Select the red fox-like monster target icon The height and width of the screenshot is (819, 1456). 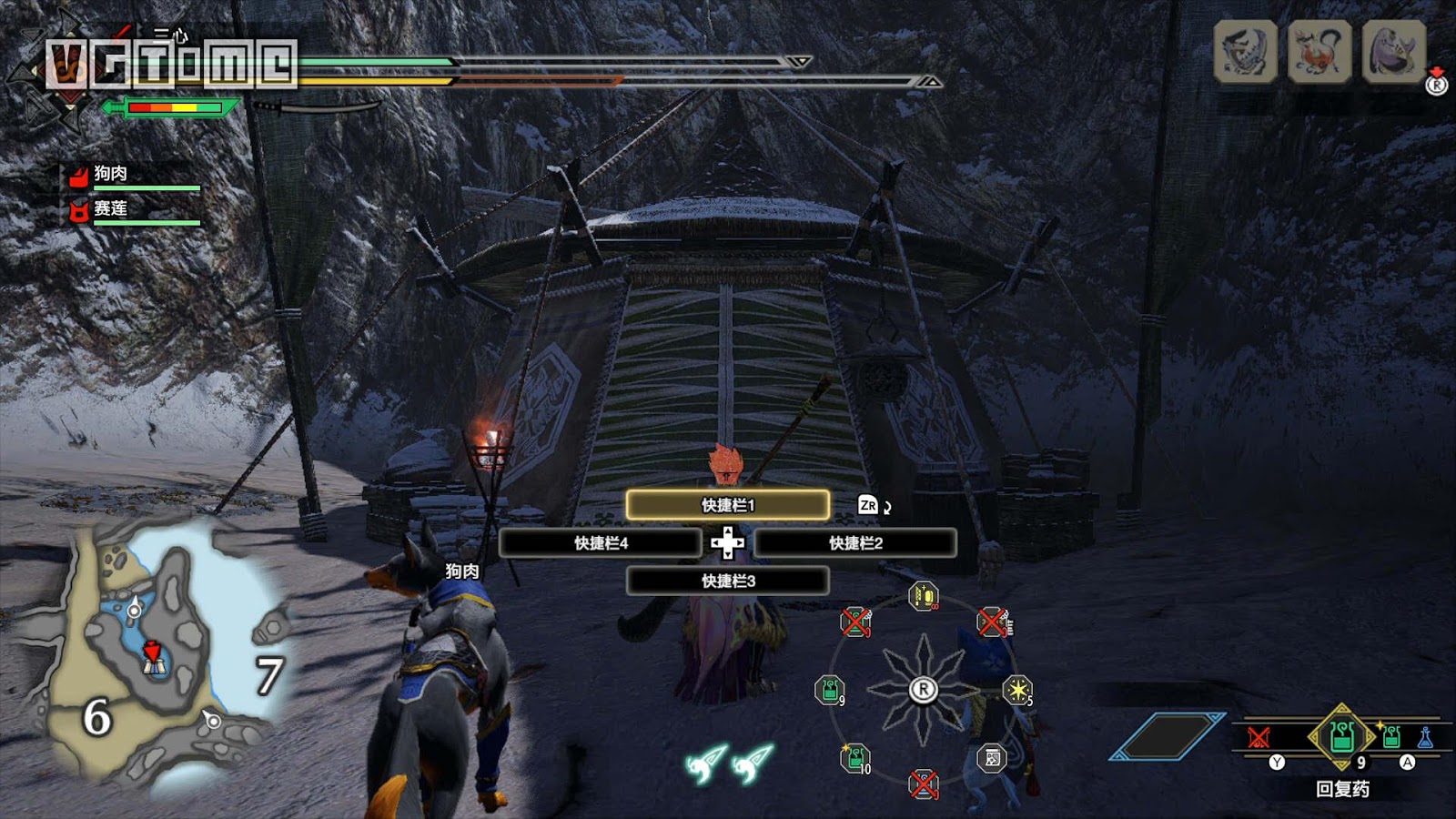tap(1319, 51)
